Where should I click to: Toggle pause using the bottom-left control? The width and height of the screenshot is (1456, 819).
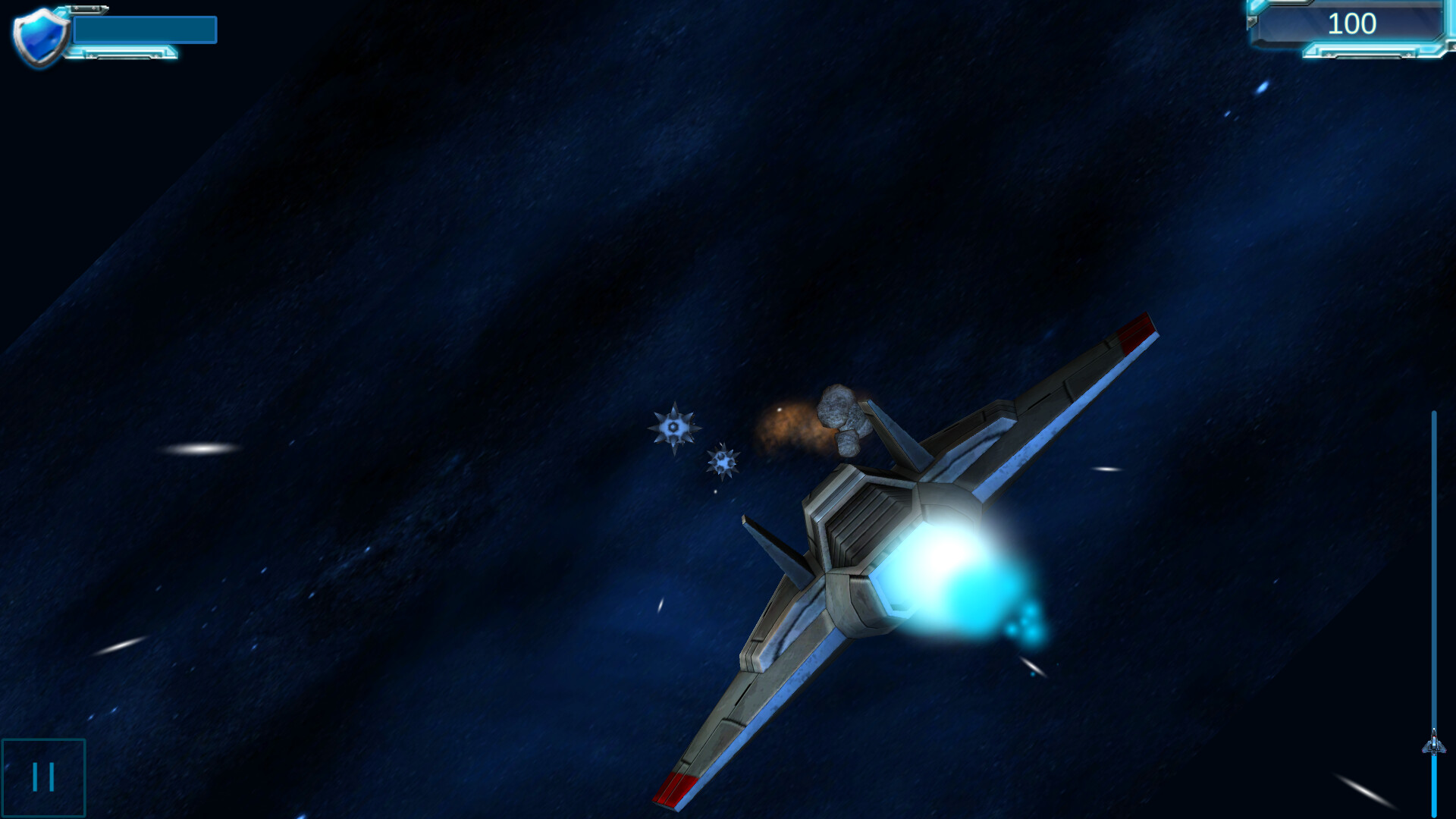(43, 776)
